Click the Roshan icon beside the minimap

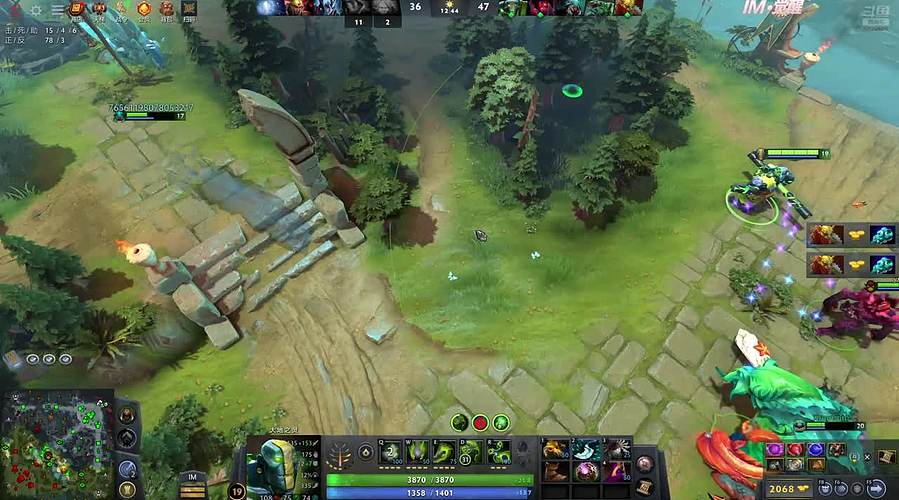[x=128, y=413]
